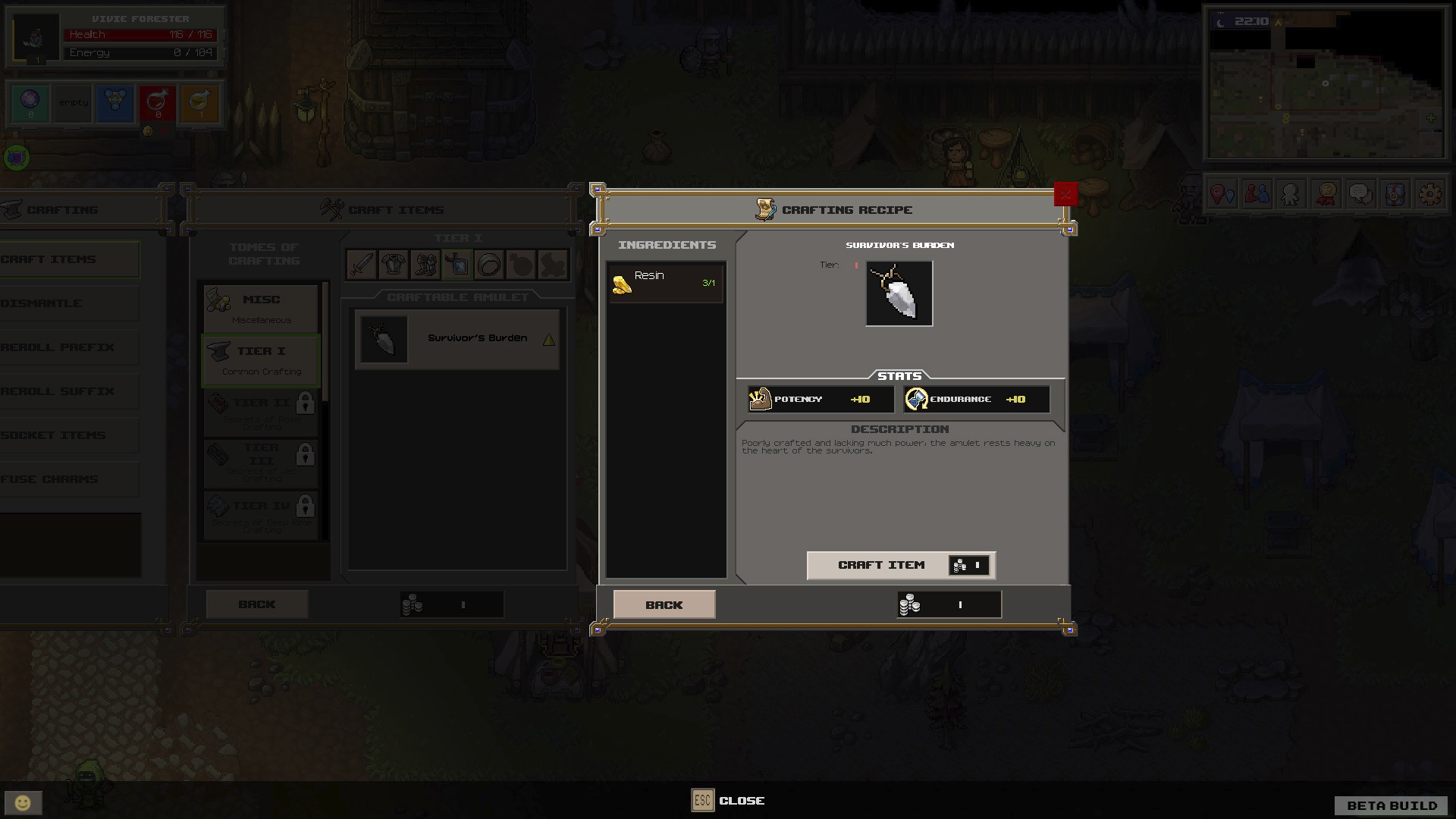
Task: Open settings with the gear icon
Action: point(1429,194)
